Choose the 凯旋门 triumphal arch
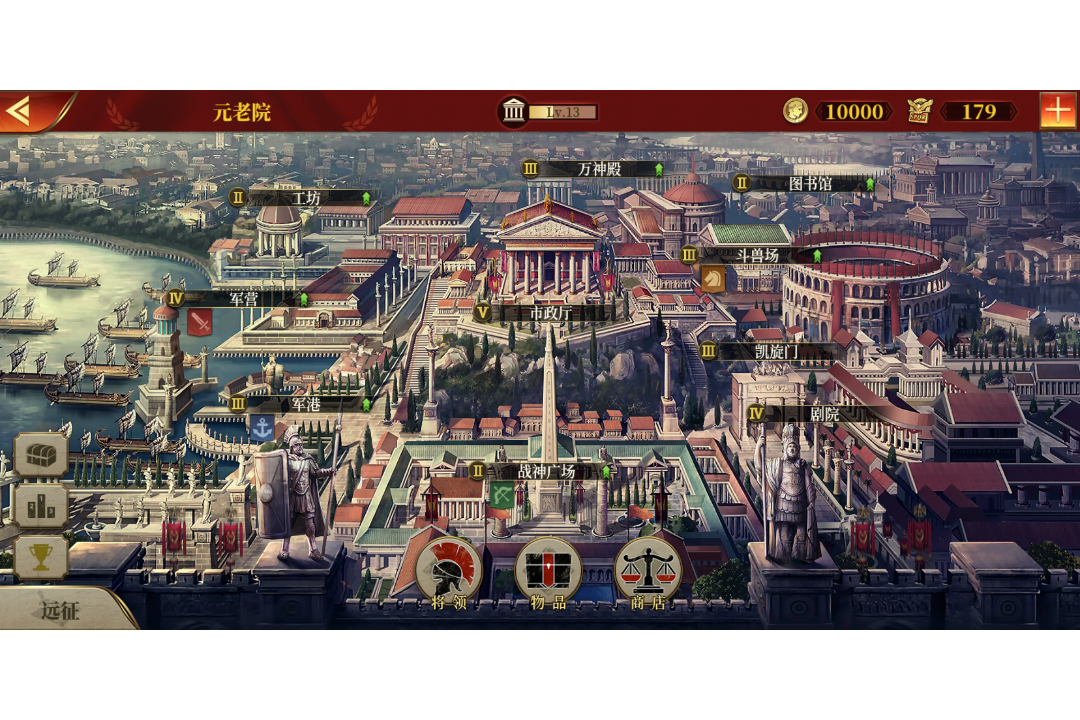The height and width of the screenshot is (720, 1080). [x=775, y=351]
